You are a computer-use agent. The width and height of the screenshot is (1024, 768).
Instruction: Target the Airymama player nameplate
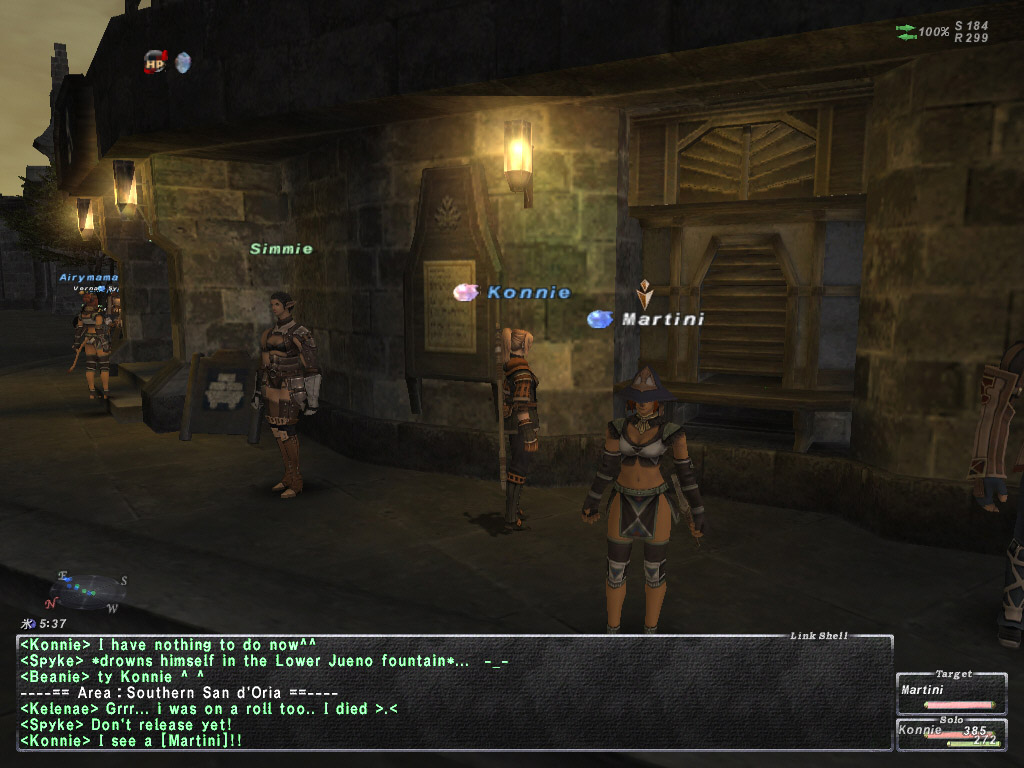tap(89, 277)
